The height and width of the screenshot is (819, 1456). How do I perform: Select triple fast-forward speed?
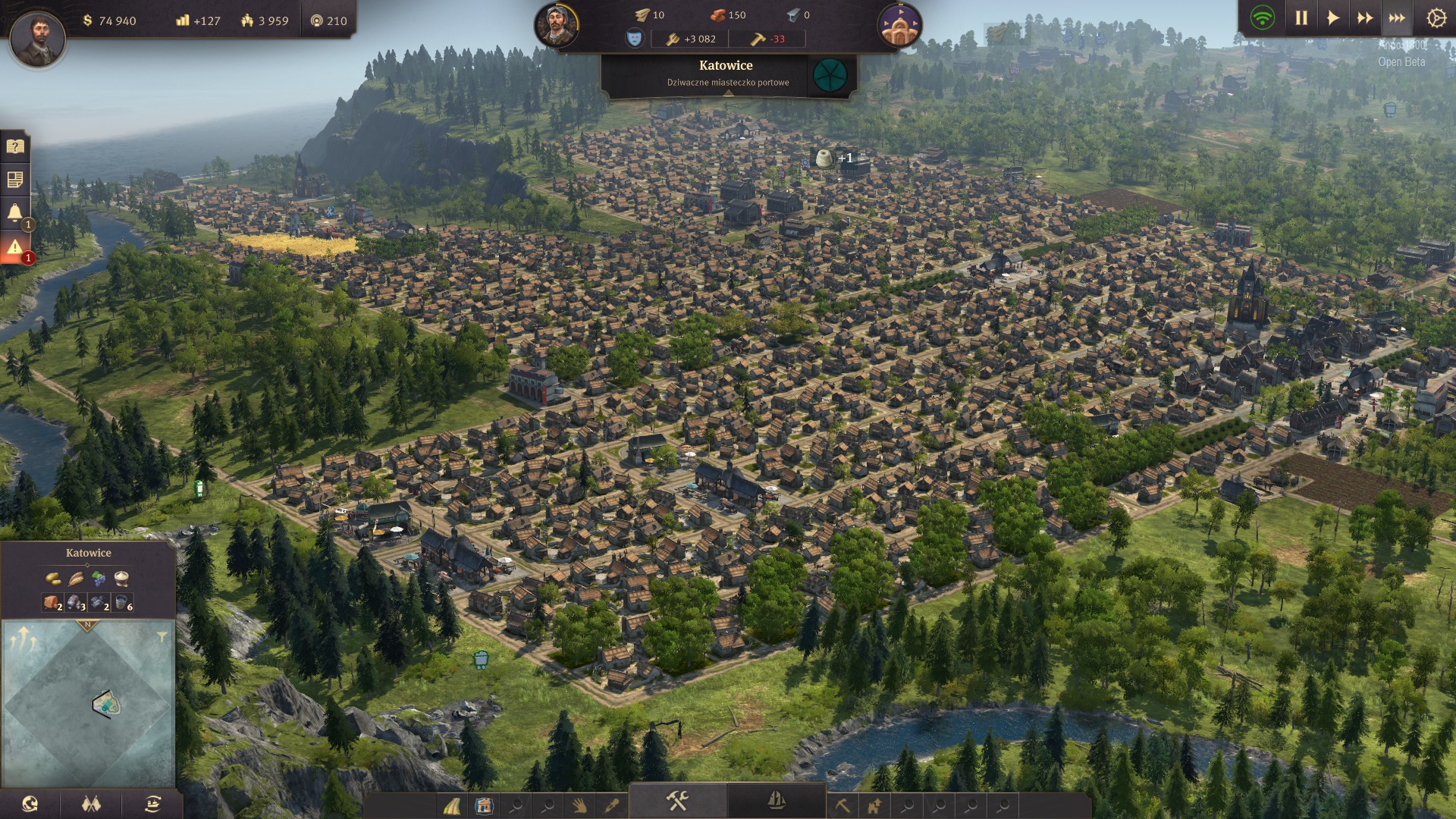tap(1397, 18)
